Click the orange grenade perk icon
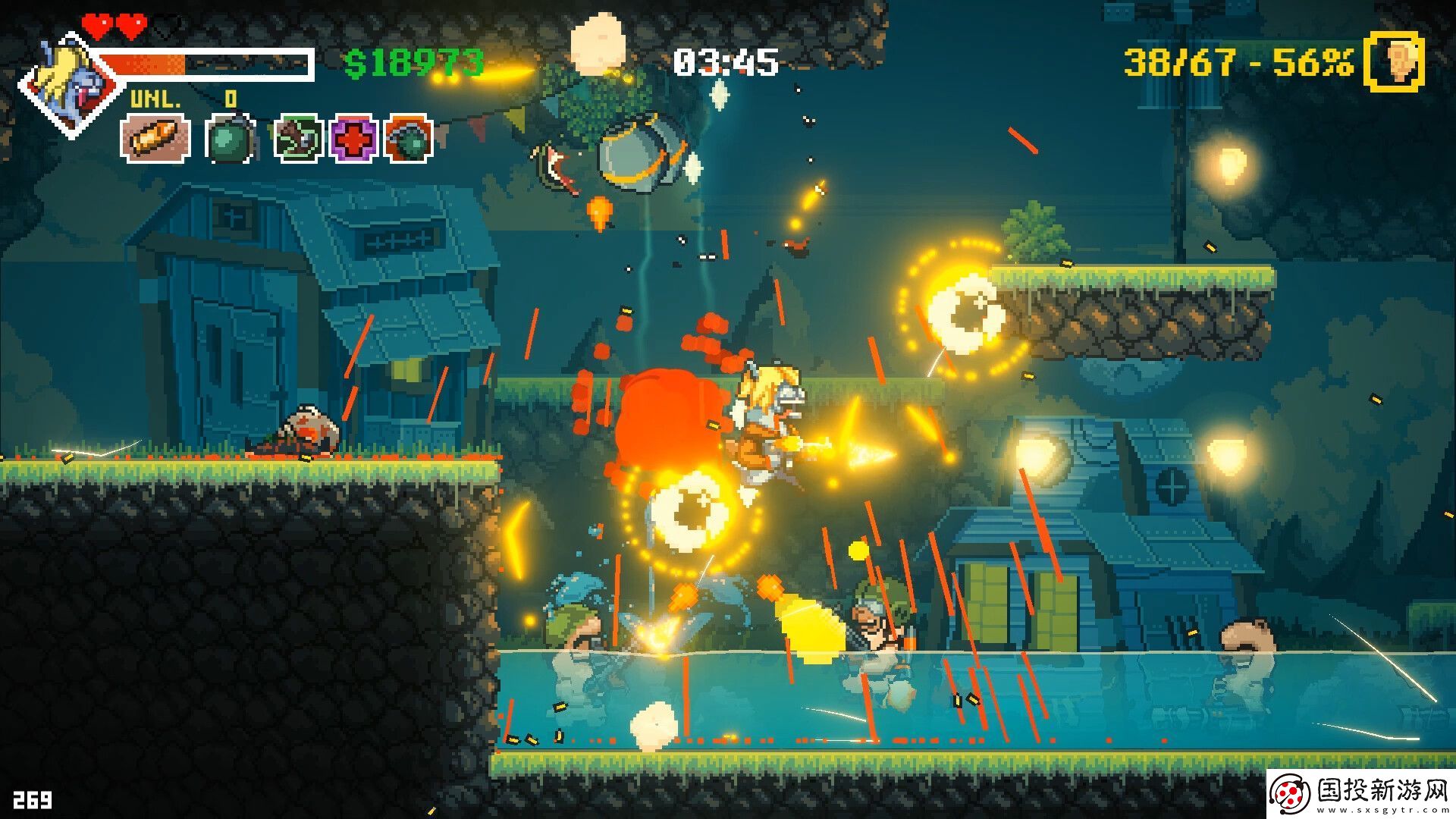The width and height of the screenshot is (1456, 819). 409,139
